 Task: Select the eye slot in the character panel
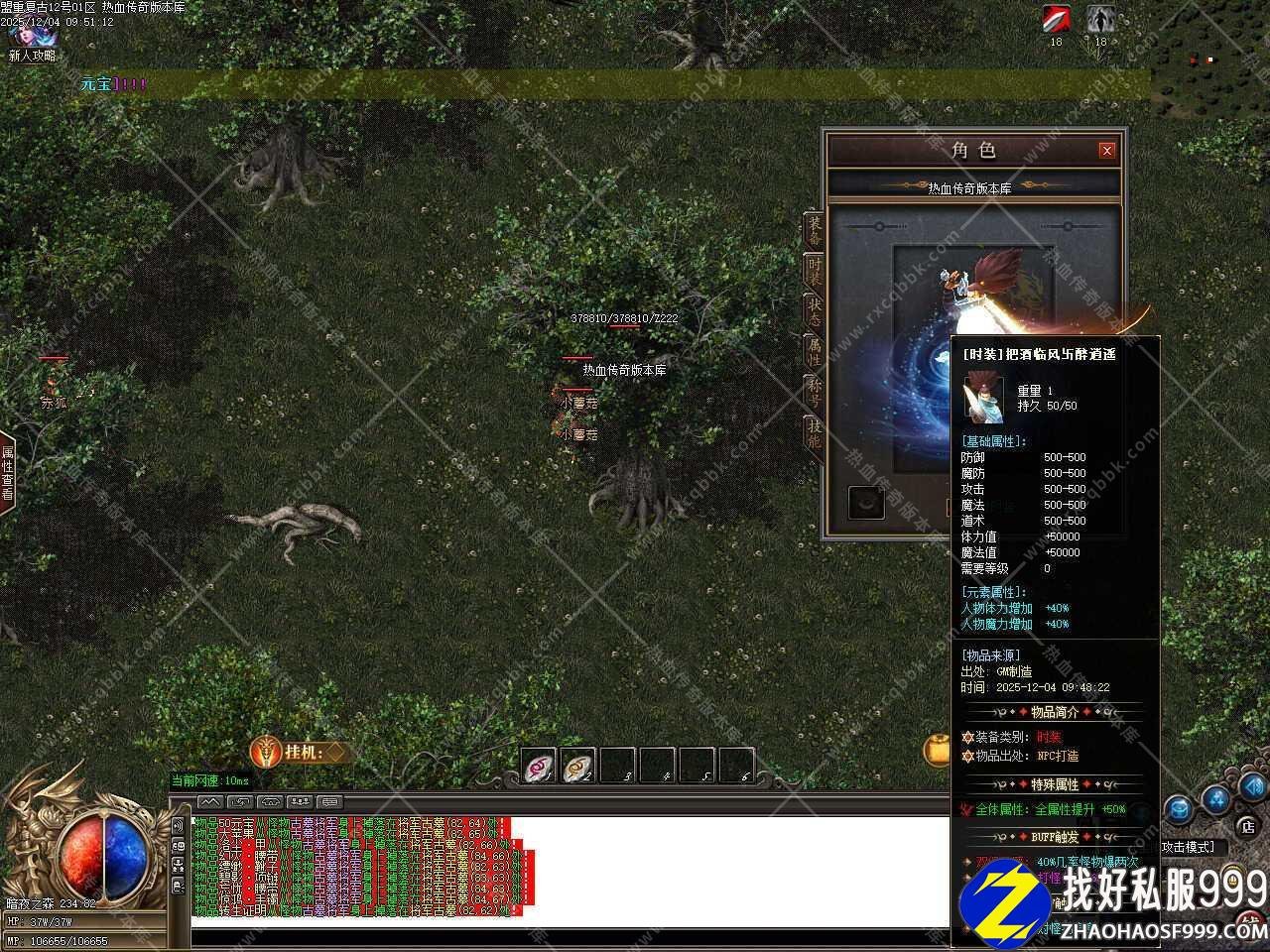[x=866, y=503]
